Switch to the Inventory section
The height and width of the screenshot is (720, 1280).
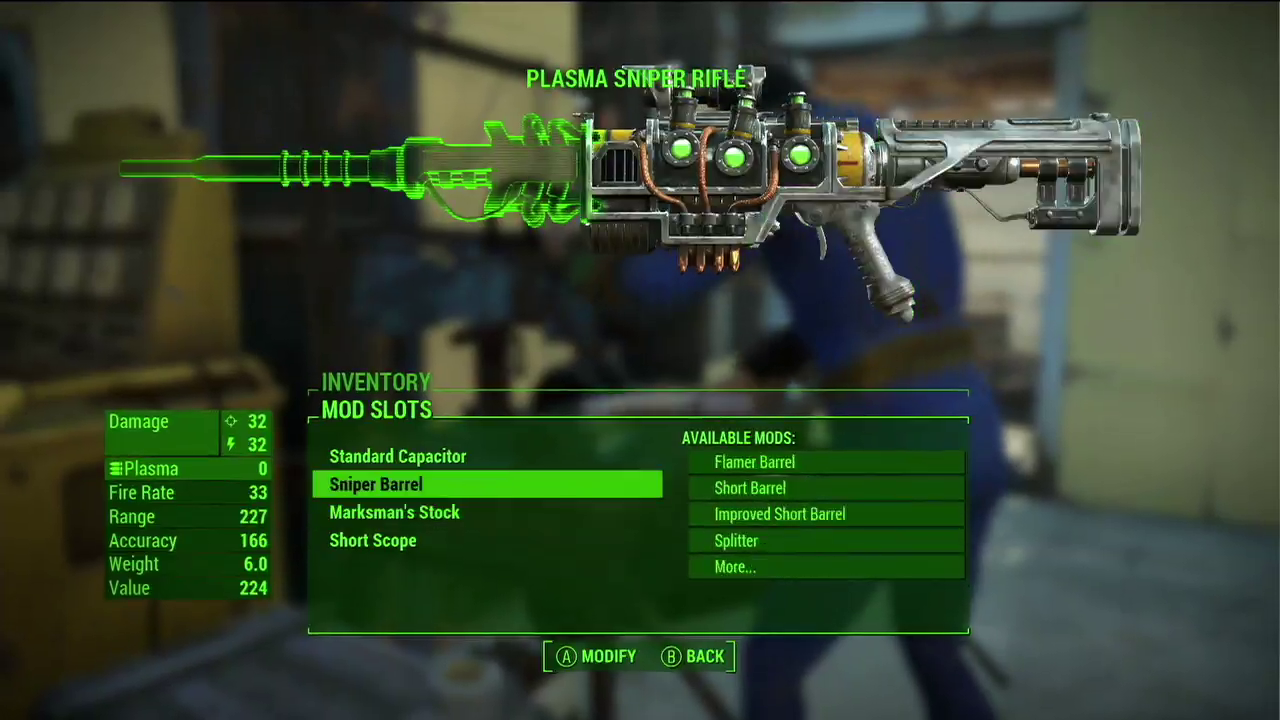376,382
